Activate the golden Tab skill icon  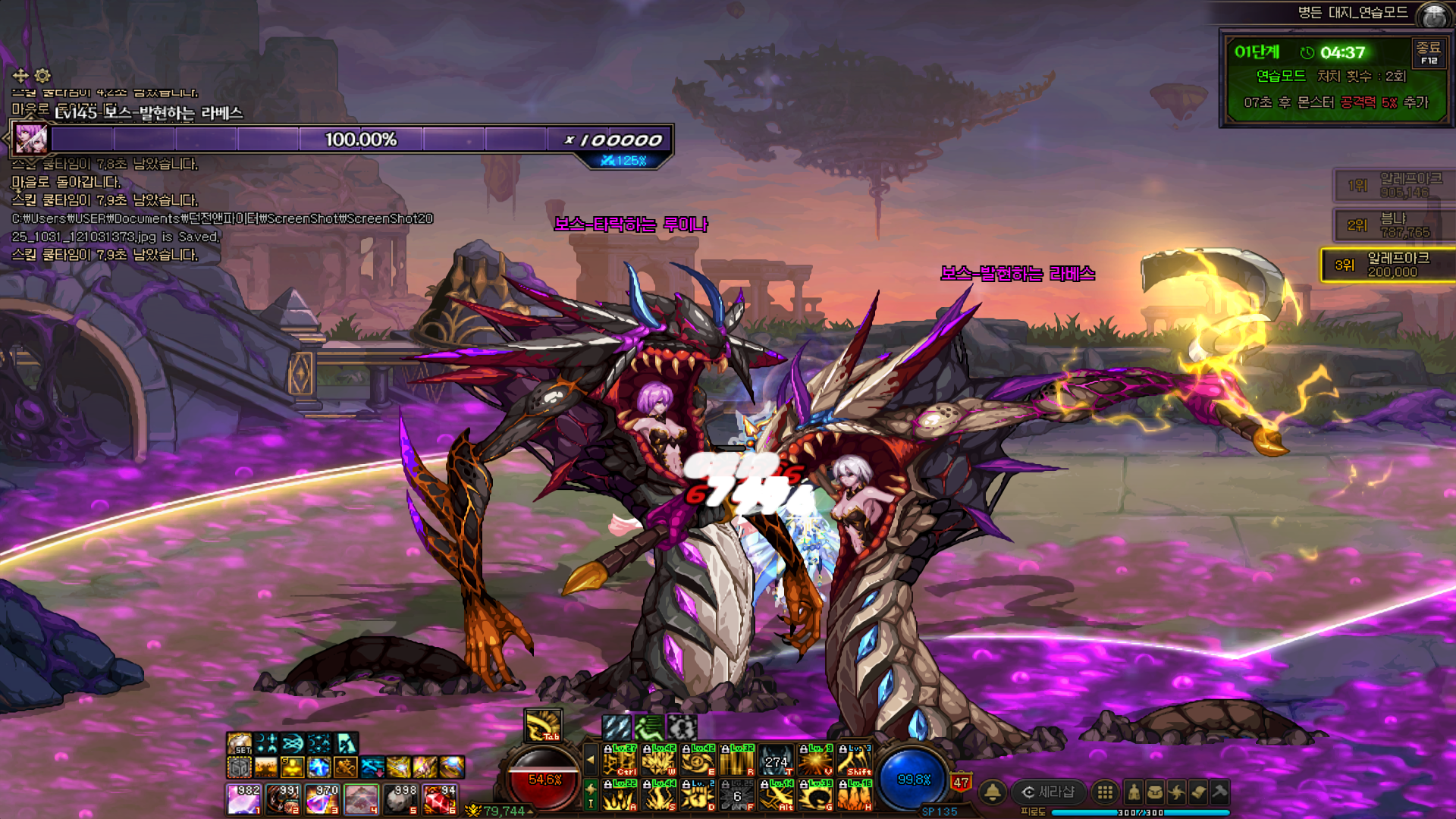[x=543, y=725]
